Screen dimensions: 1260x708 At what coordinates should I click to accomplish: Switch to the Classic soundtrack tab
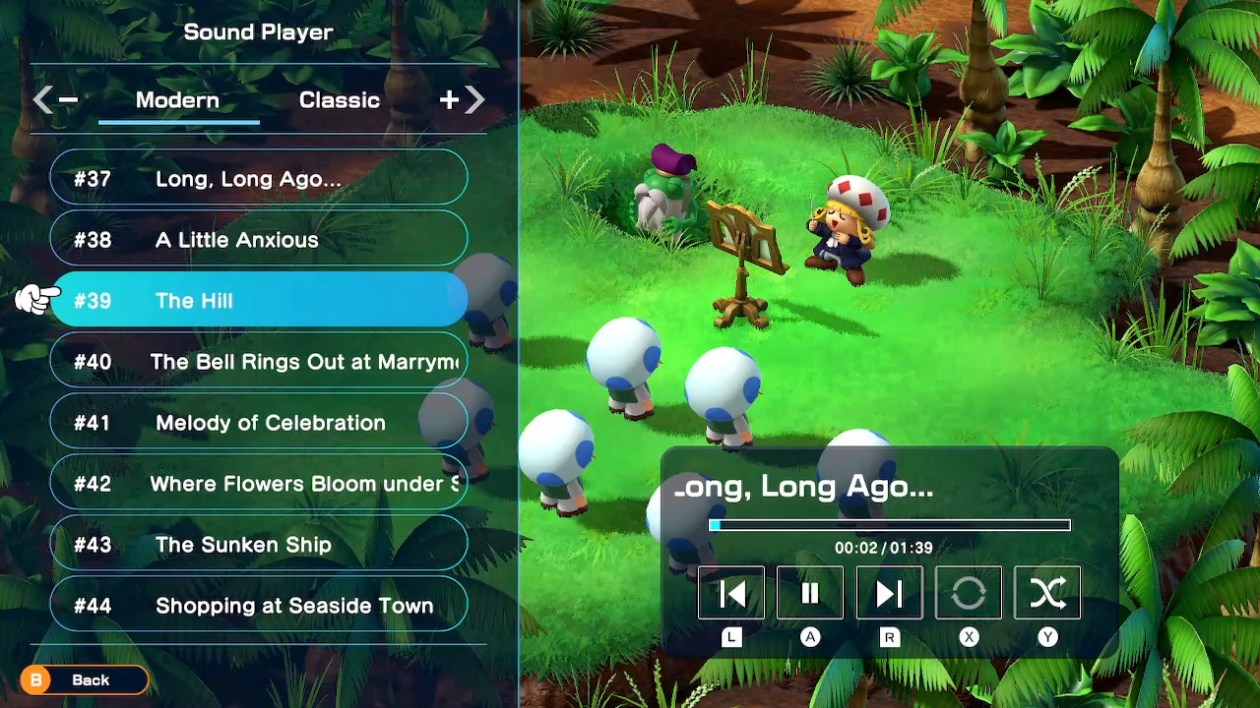click(339, 101)
